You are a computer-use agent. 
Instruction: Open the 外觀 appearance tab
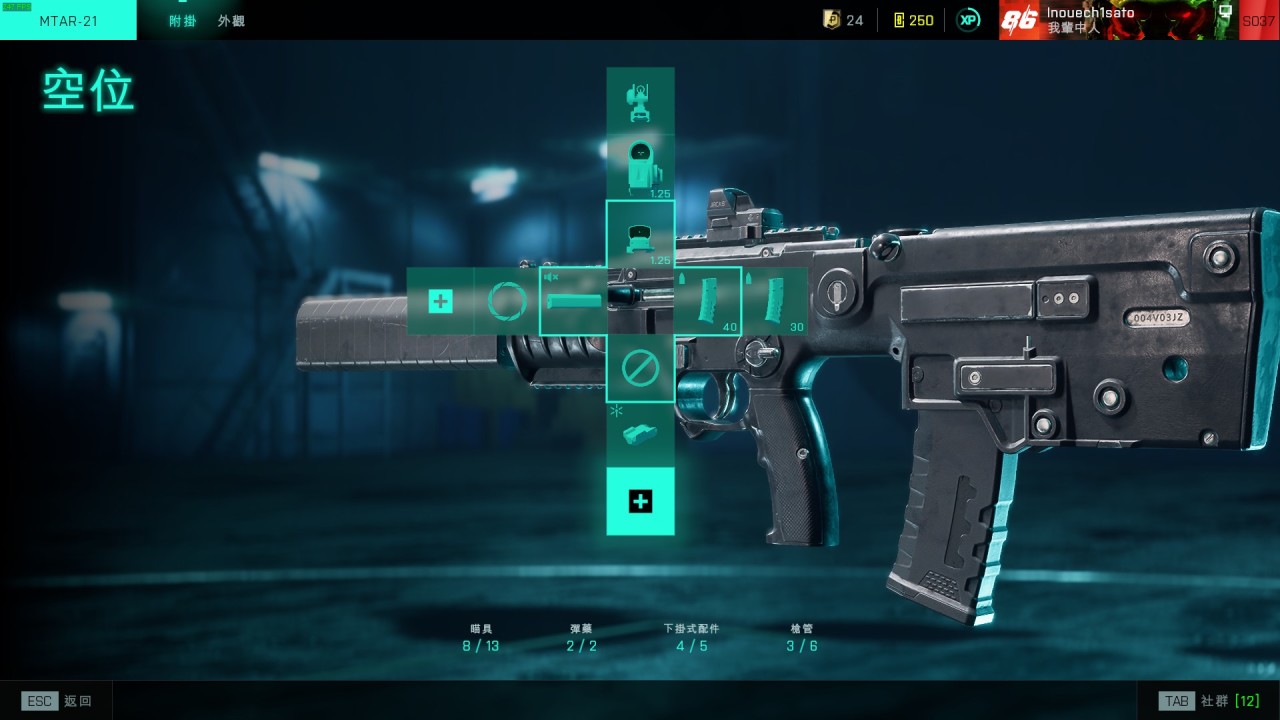coord(231,21)
